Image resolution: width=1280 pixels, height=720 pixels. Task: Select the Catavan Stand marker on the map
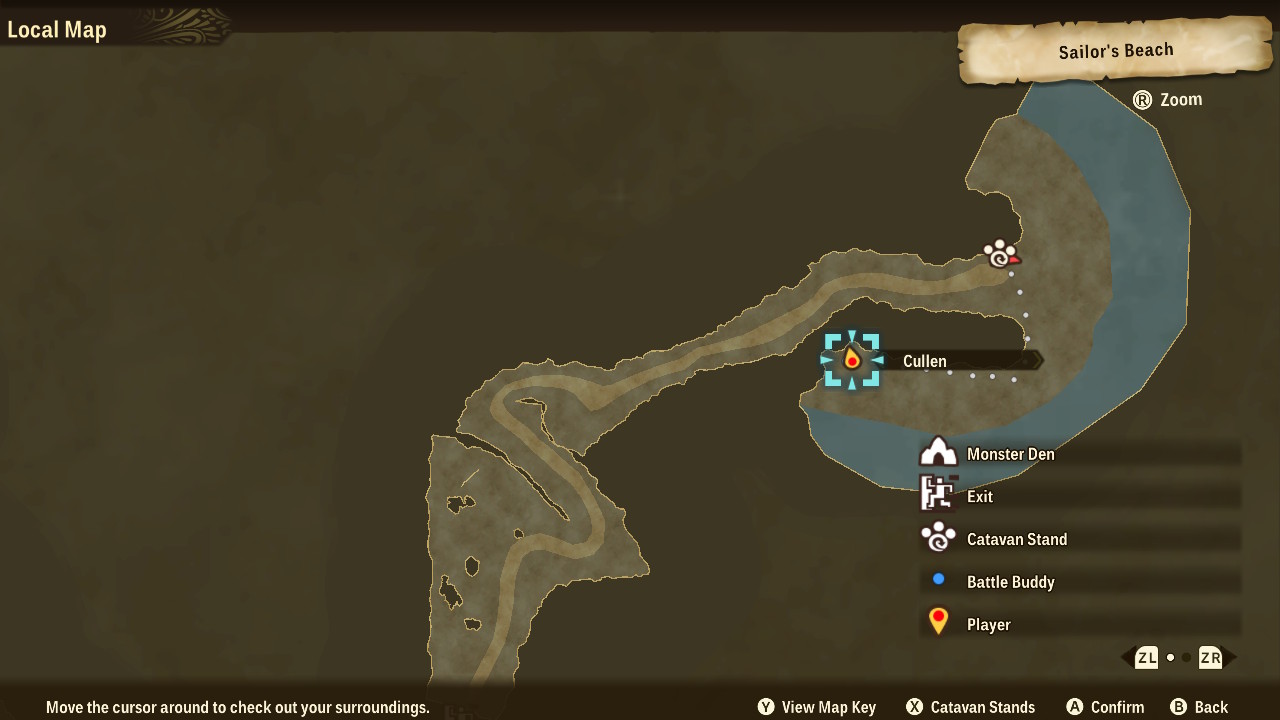pos(999,254)
